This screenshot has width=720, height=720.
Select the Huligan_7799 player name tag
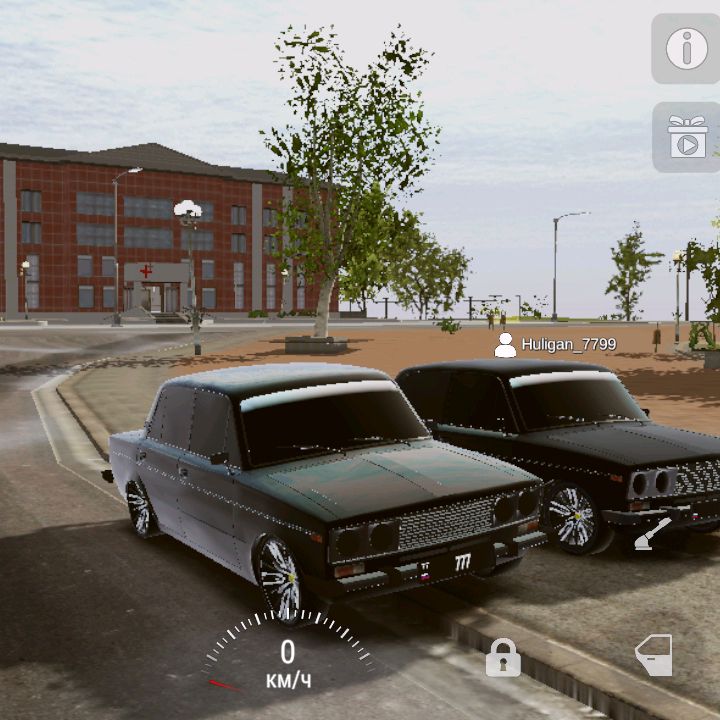pos(556,345)
